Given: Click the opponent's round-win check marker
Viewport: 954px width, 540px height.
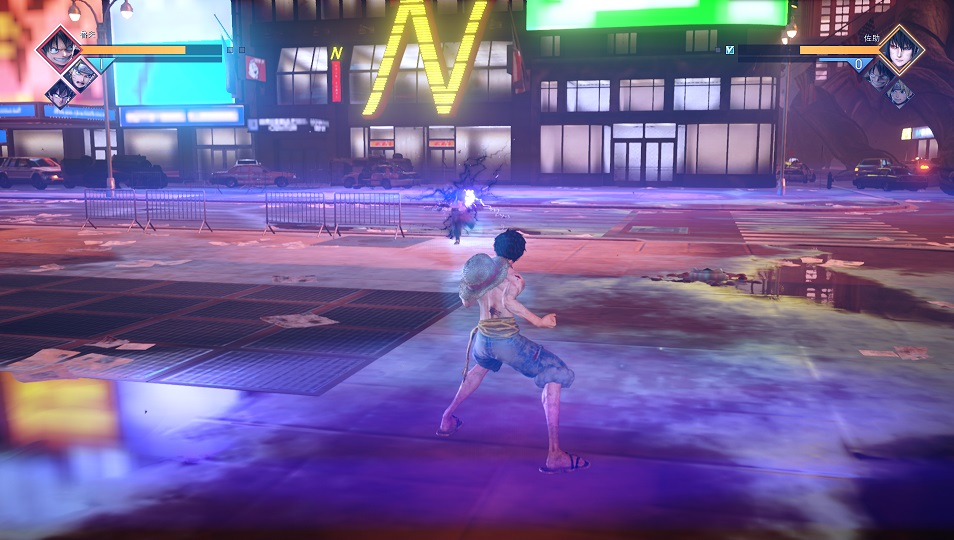Looking at the screenshot, I should pyautogui.click(x=730, y=48).
